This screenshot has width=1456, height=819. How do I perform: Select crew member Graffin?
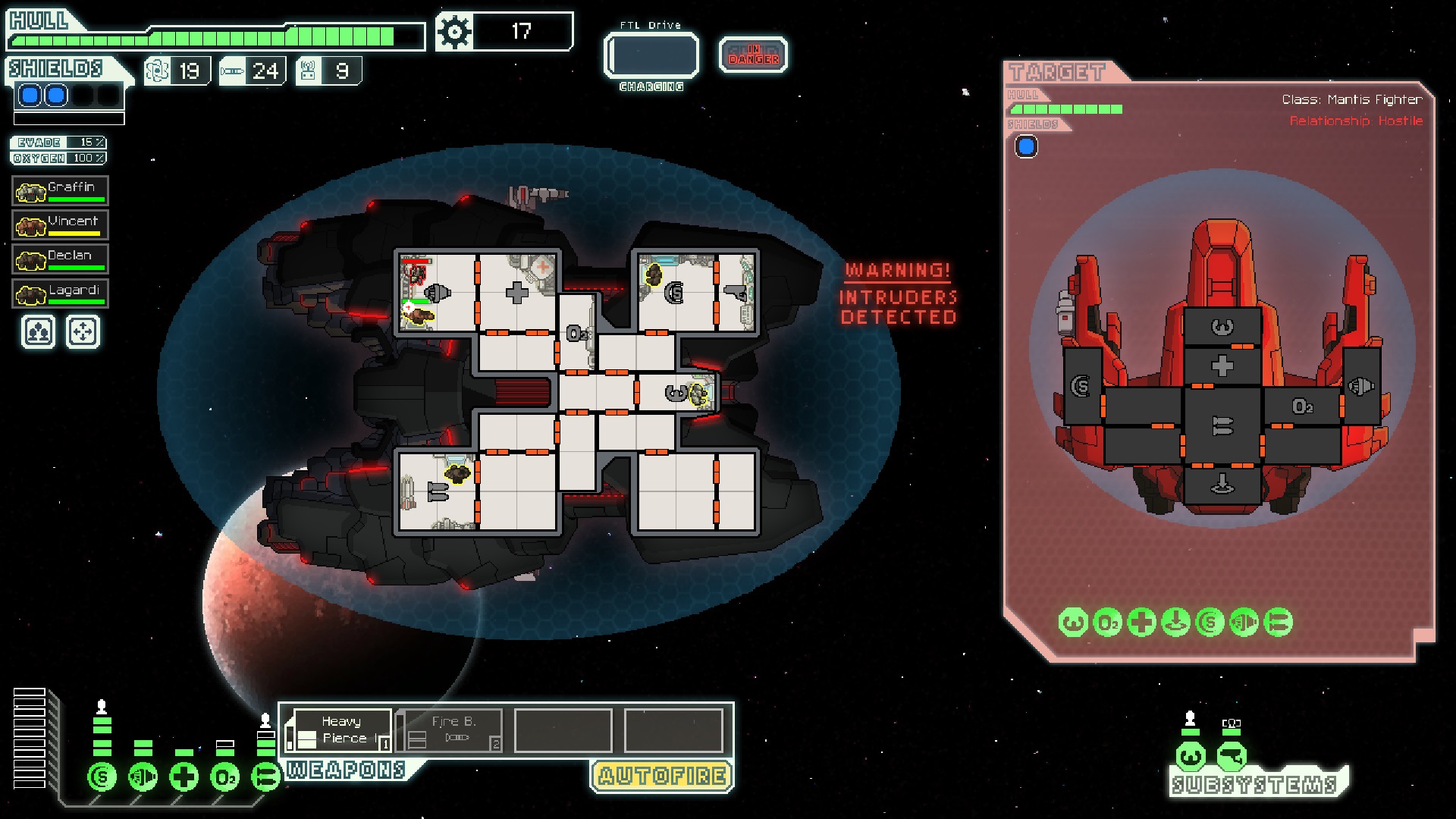click(60, 190)
